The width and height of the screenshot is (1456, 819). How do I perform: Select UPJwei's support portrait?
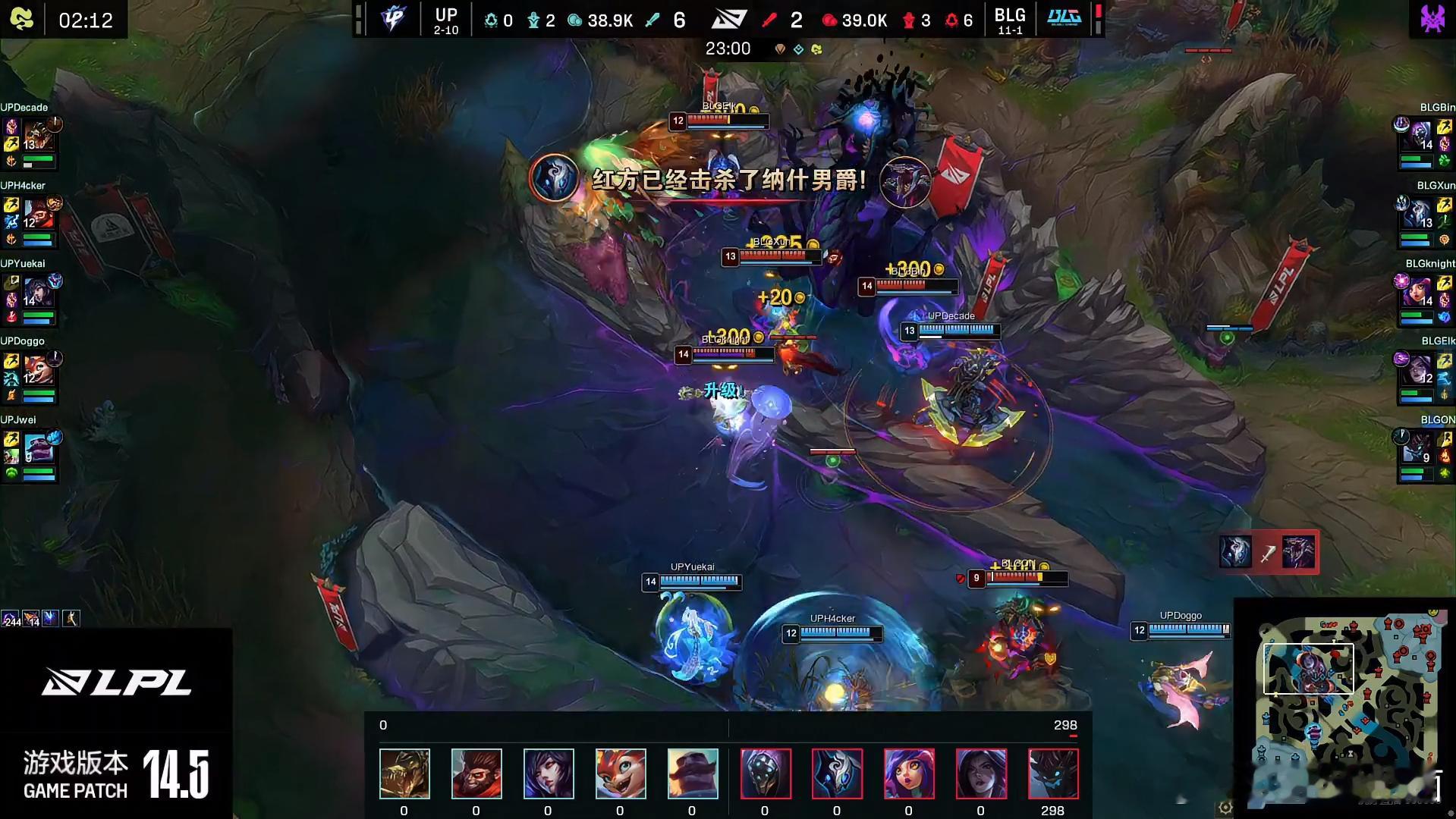coord(36,449)
